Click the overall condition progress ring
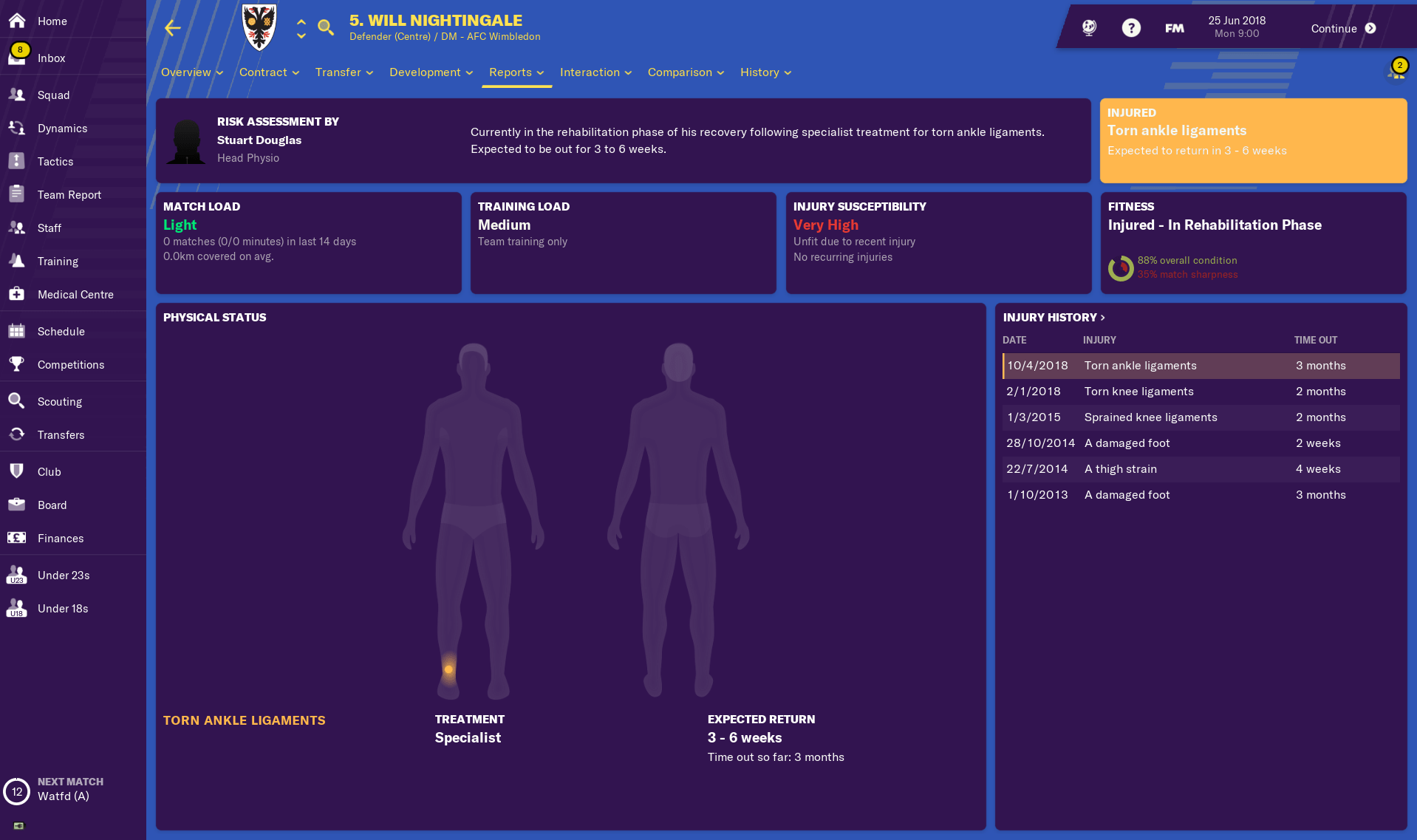 coord(1121,269)
